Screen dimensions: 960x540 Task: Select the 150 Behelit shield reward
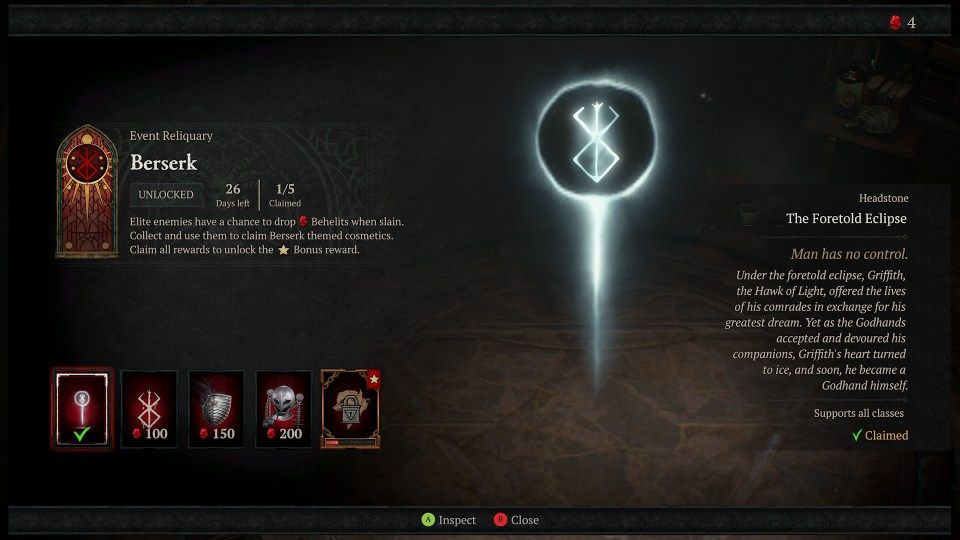[216, 408]
